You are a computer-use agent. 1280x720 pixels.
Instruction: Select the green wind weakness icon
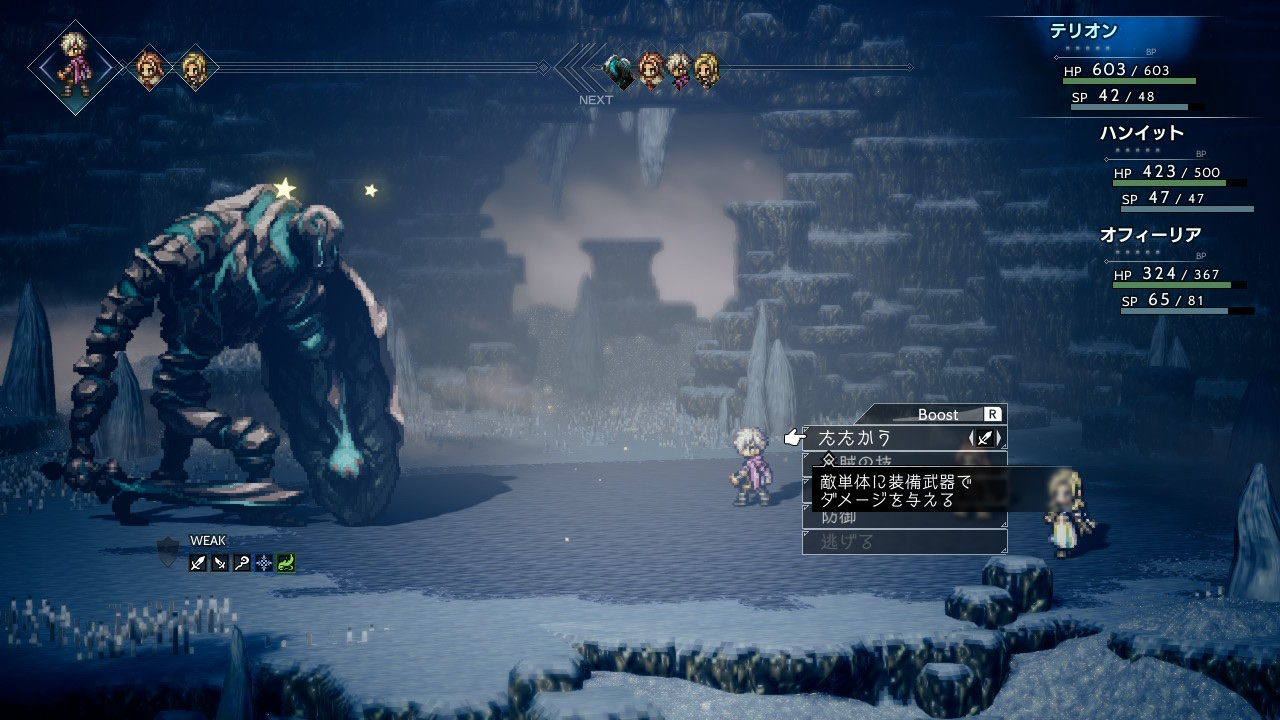286,563
